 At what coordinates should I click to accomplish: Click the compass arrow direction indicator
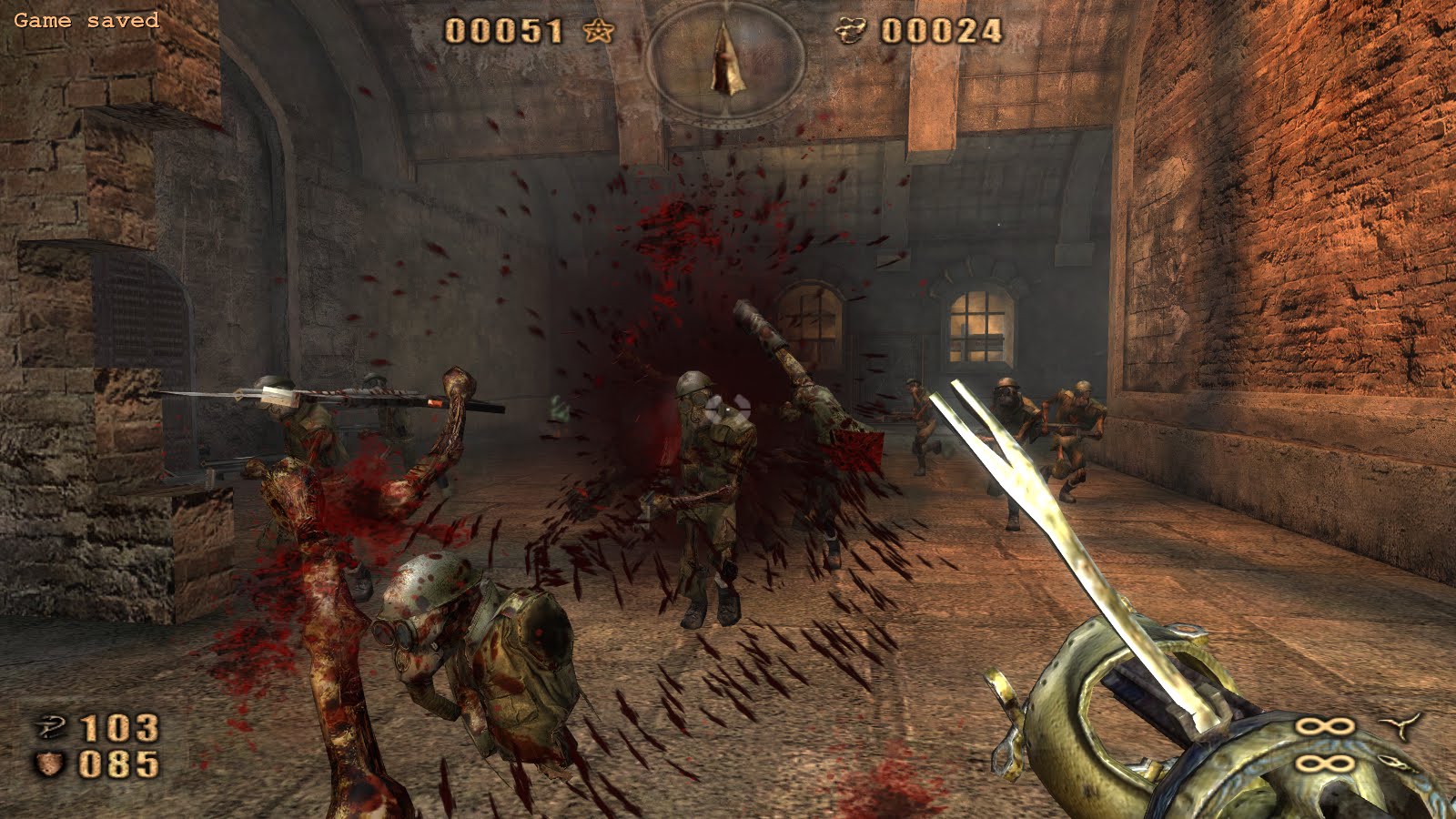[725, 58]
